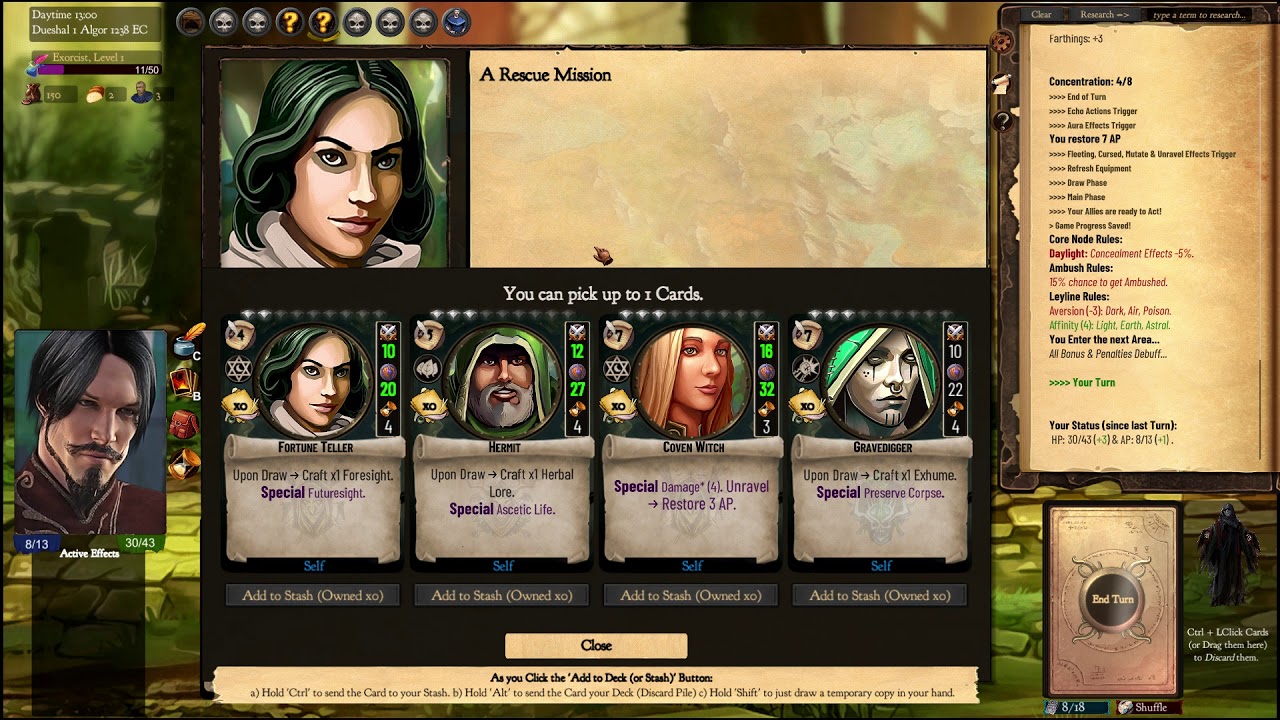Image resolution: width=1280 pixels, height=720 pixels.
Task: Open the inkwell and quill icon
Action: coord(186,340)
